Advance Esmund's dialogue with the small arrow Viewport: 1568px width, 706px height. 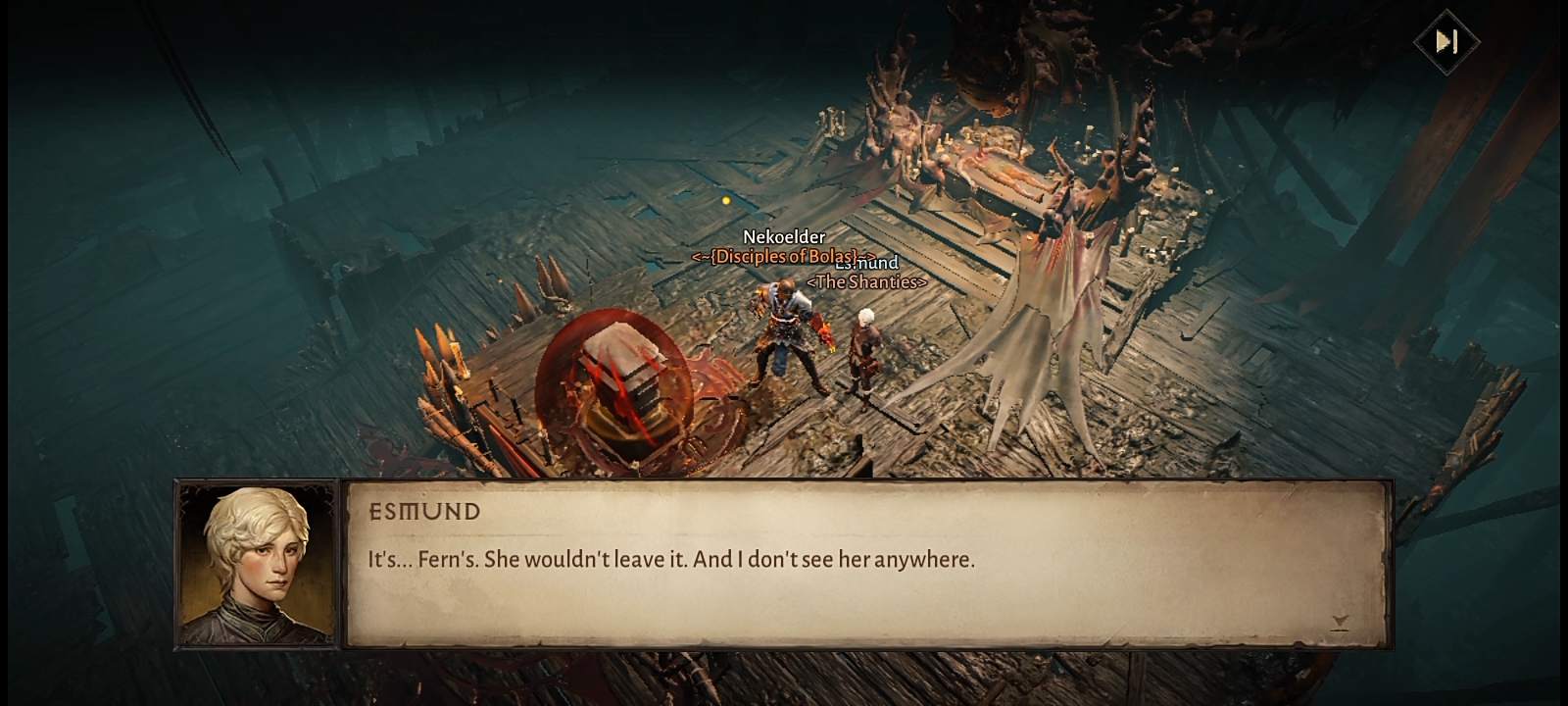point(1340,622)
